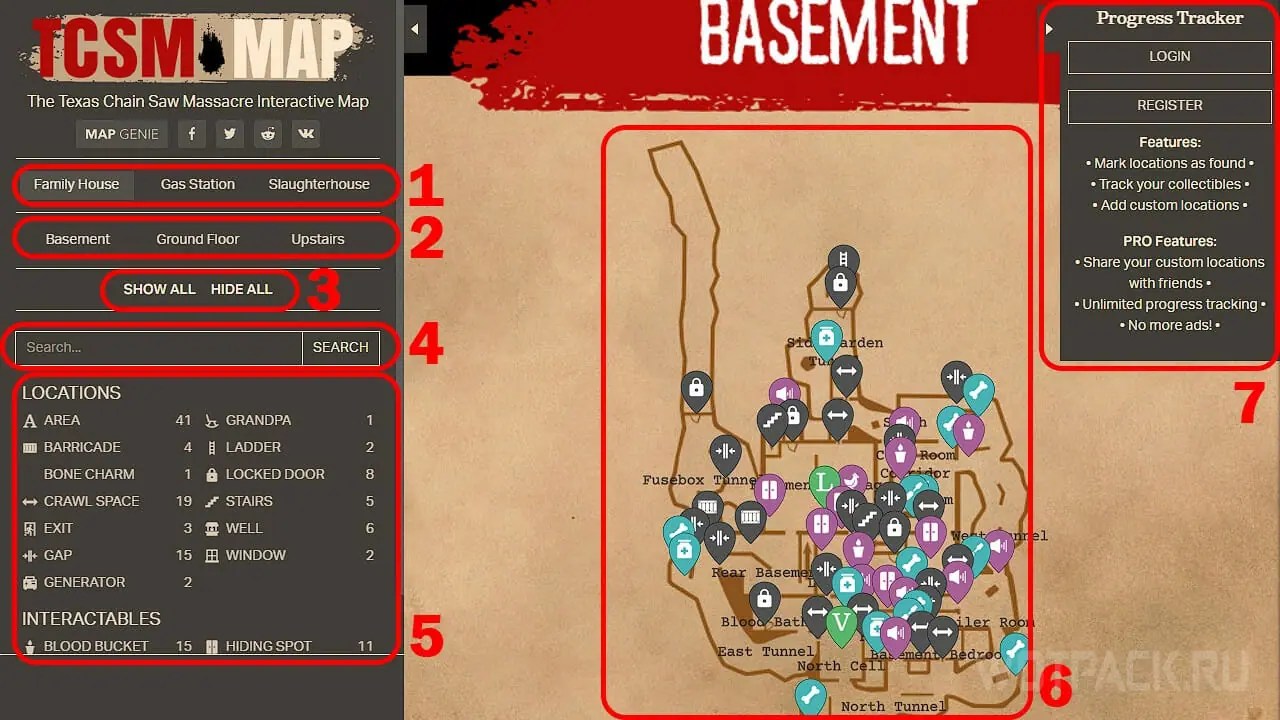Click HIDE ALL to clear map markers
1280x720 pixels.
[x=241, y=289]
